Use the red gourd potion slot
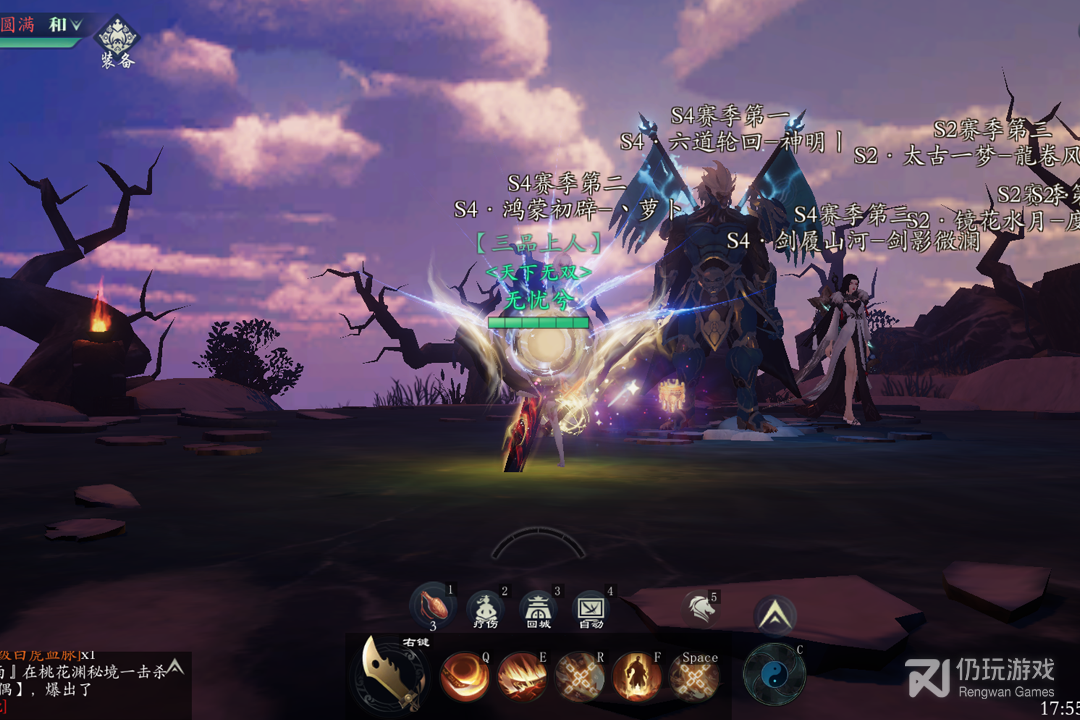 point(432,606)
